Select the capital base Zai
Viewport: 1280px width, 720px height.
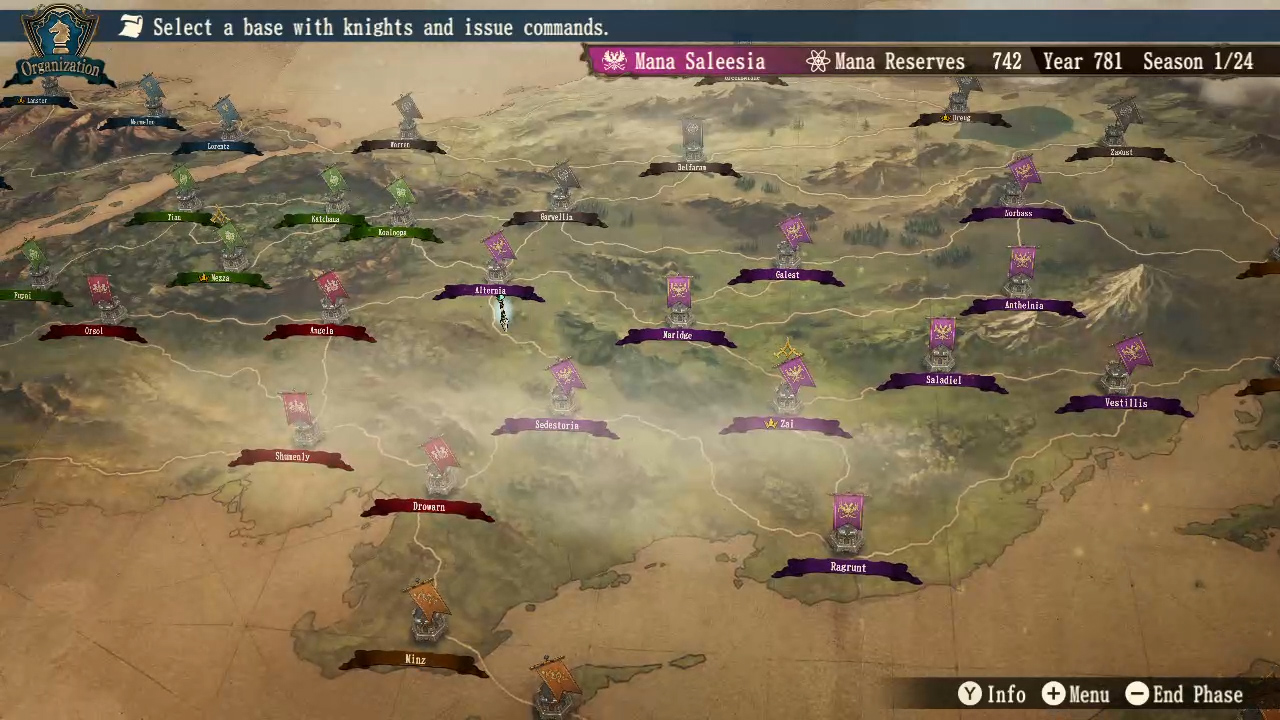(786, 424)
